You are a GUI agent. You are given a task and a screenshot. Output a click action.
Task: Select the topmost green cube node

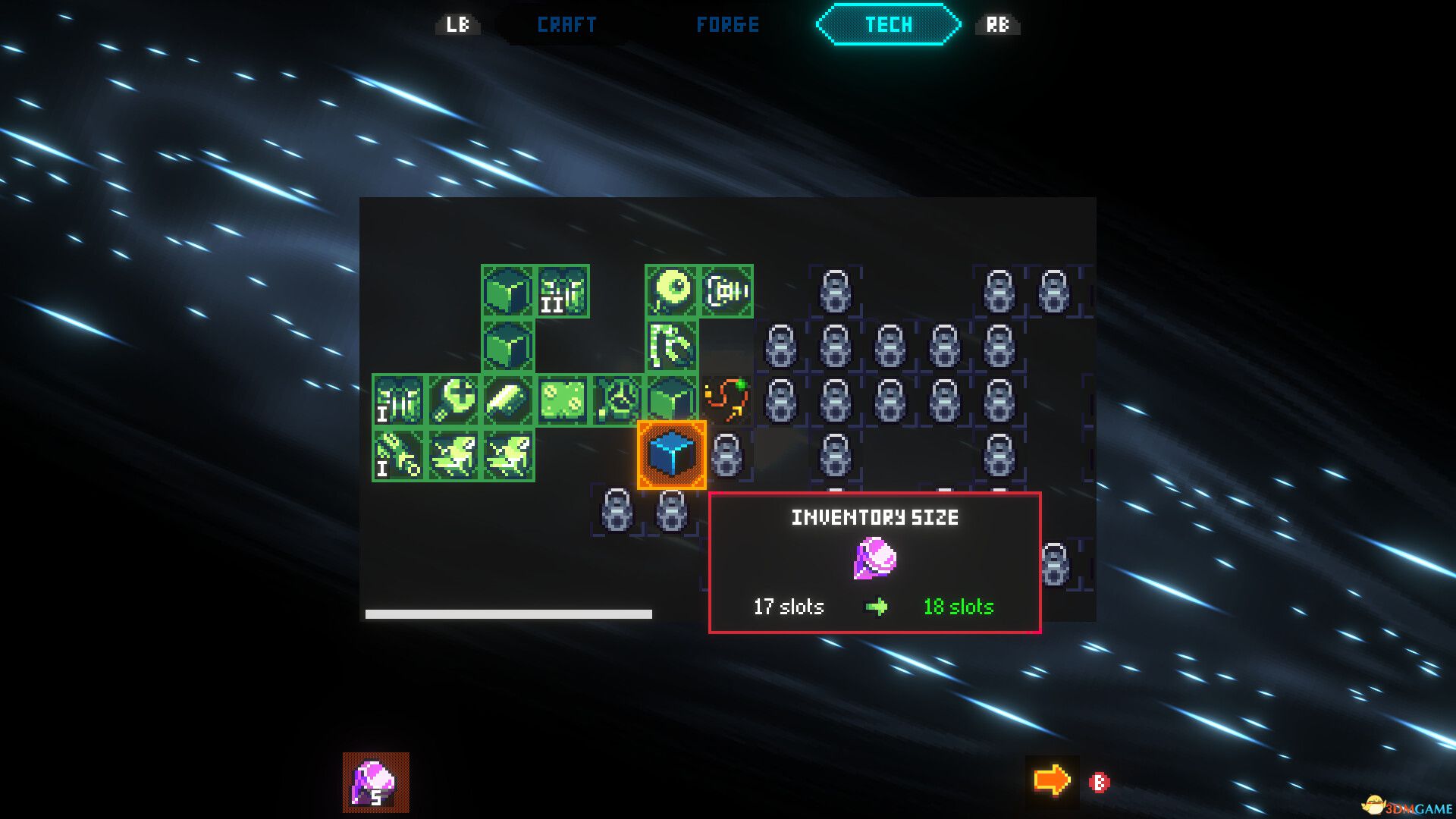[x=507, y=291]
